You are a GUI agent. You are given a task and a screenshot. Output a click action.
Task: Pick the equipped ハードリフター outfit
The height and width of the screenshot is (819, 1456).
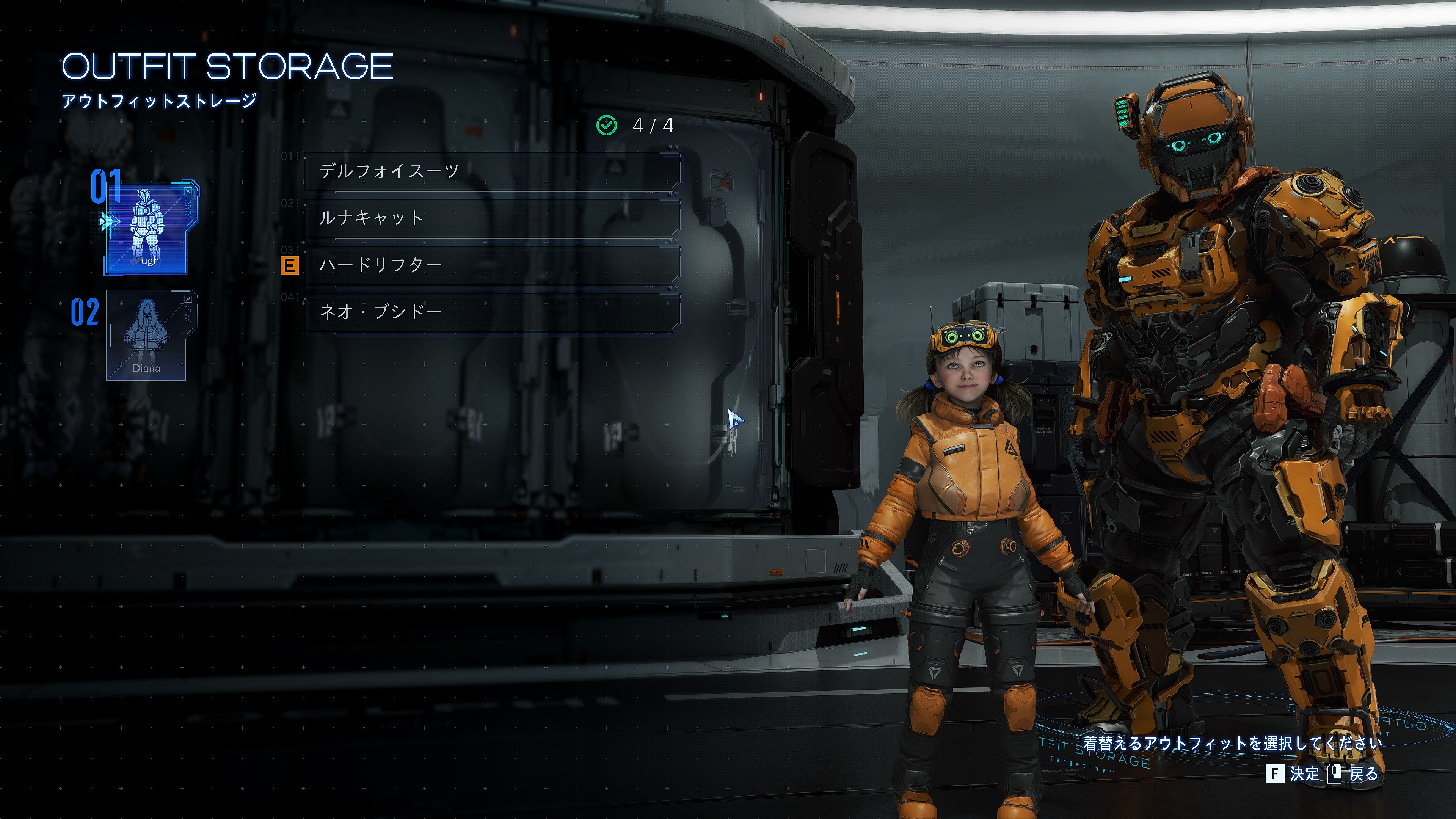tap(491, 265)
